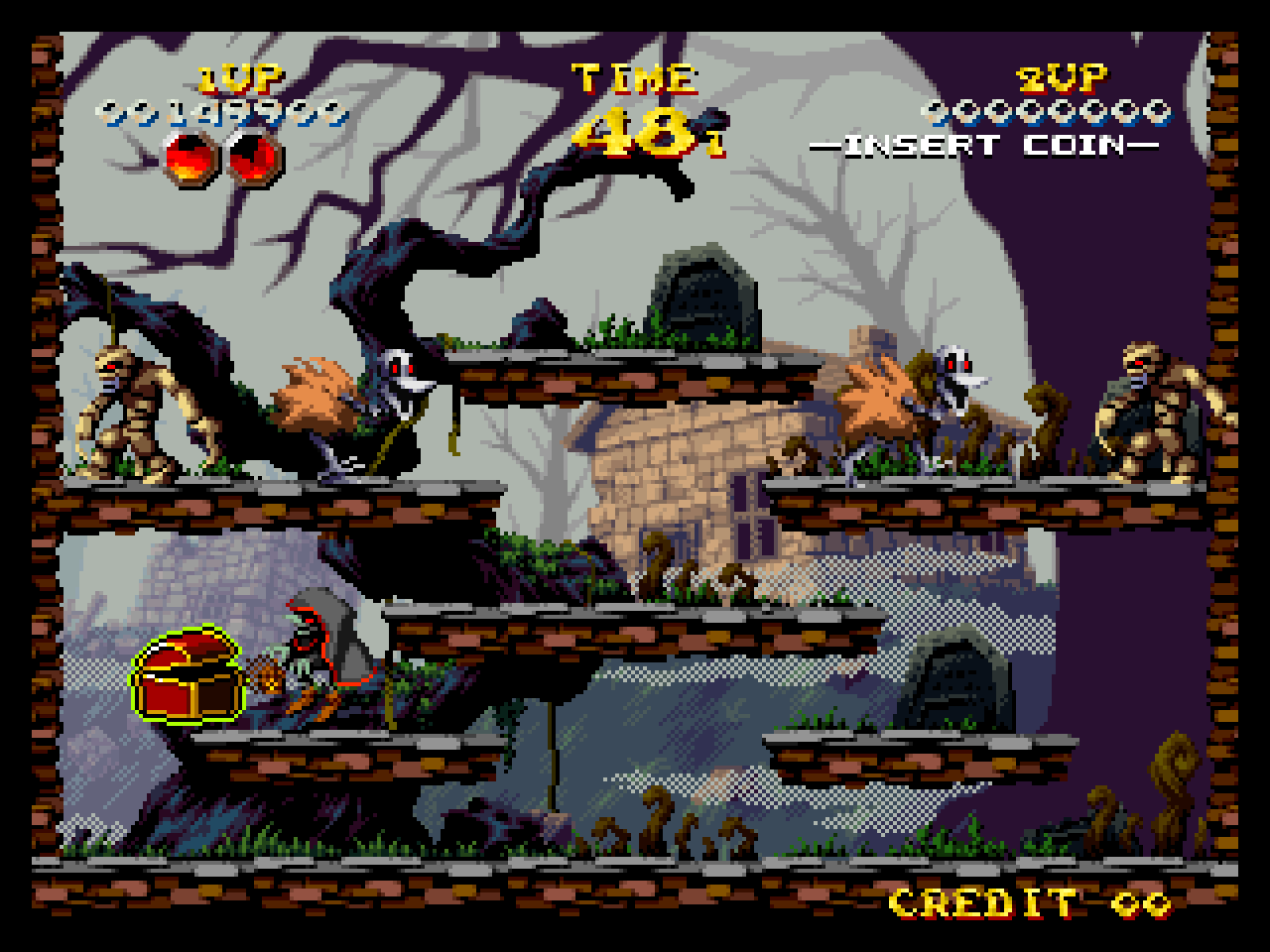The image size is (1270, 952).
Task: Click the left red fireball life icon
Action: [x=187, y=157]
